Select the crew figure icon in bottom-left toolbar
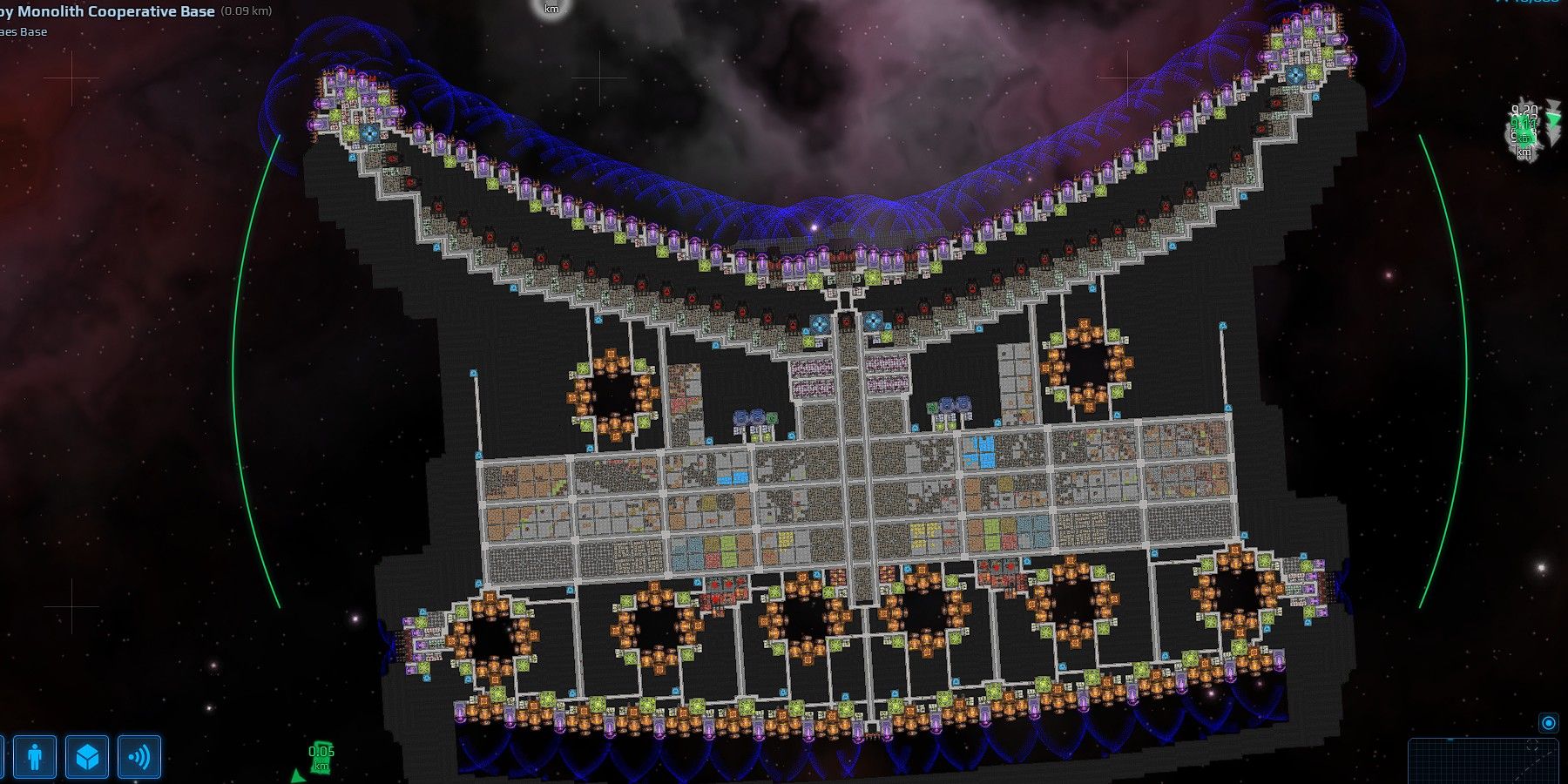 point(34,756)
